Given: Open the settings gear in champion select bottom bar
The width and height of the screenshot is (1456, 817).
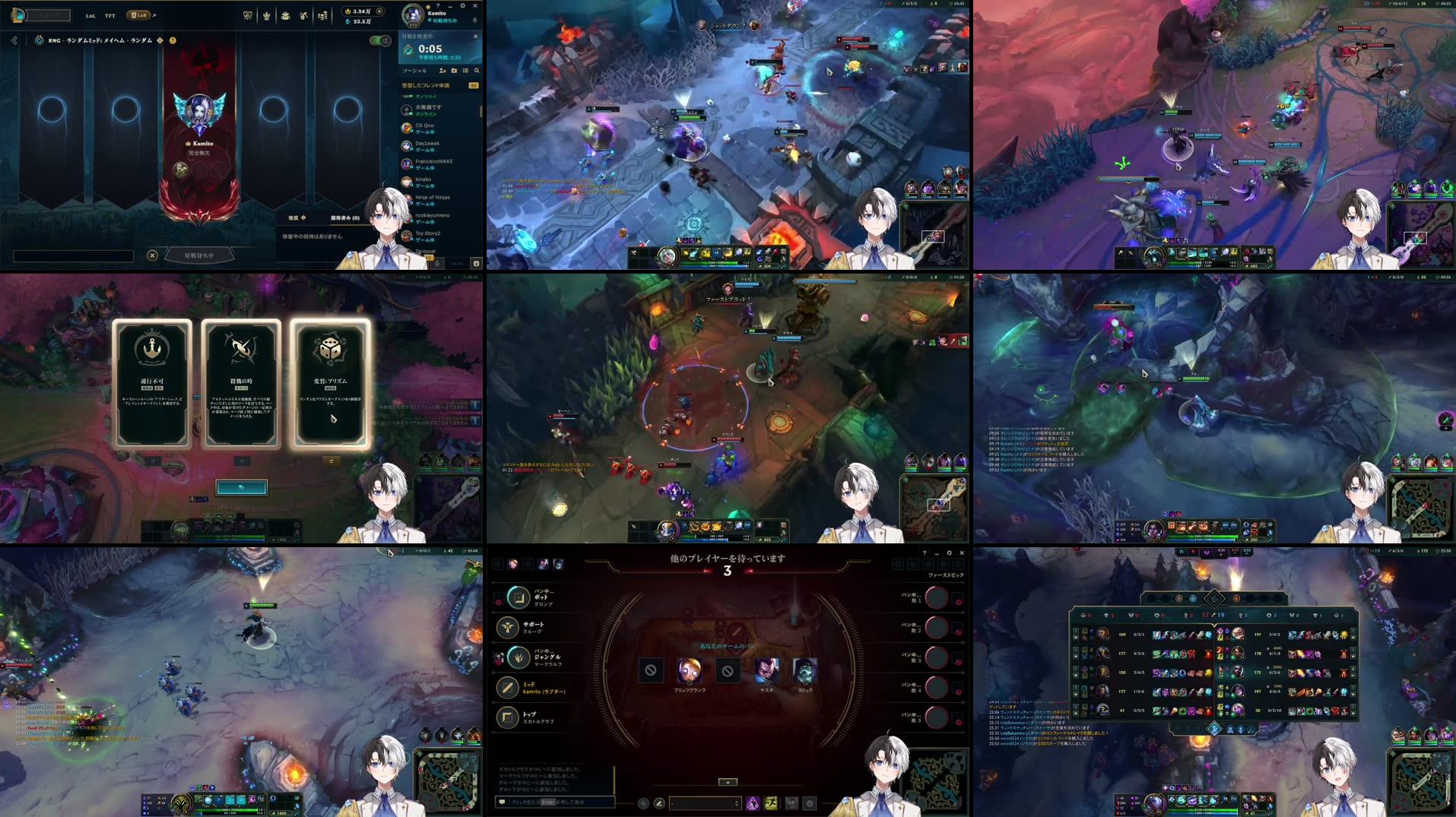Looking at the screenshot, I should coord(809,804).
